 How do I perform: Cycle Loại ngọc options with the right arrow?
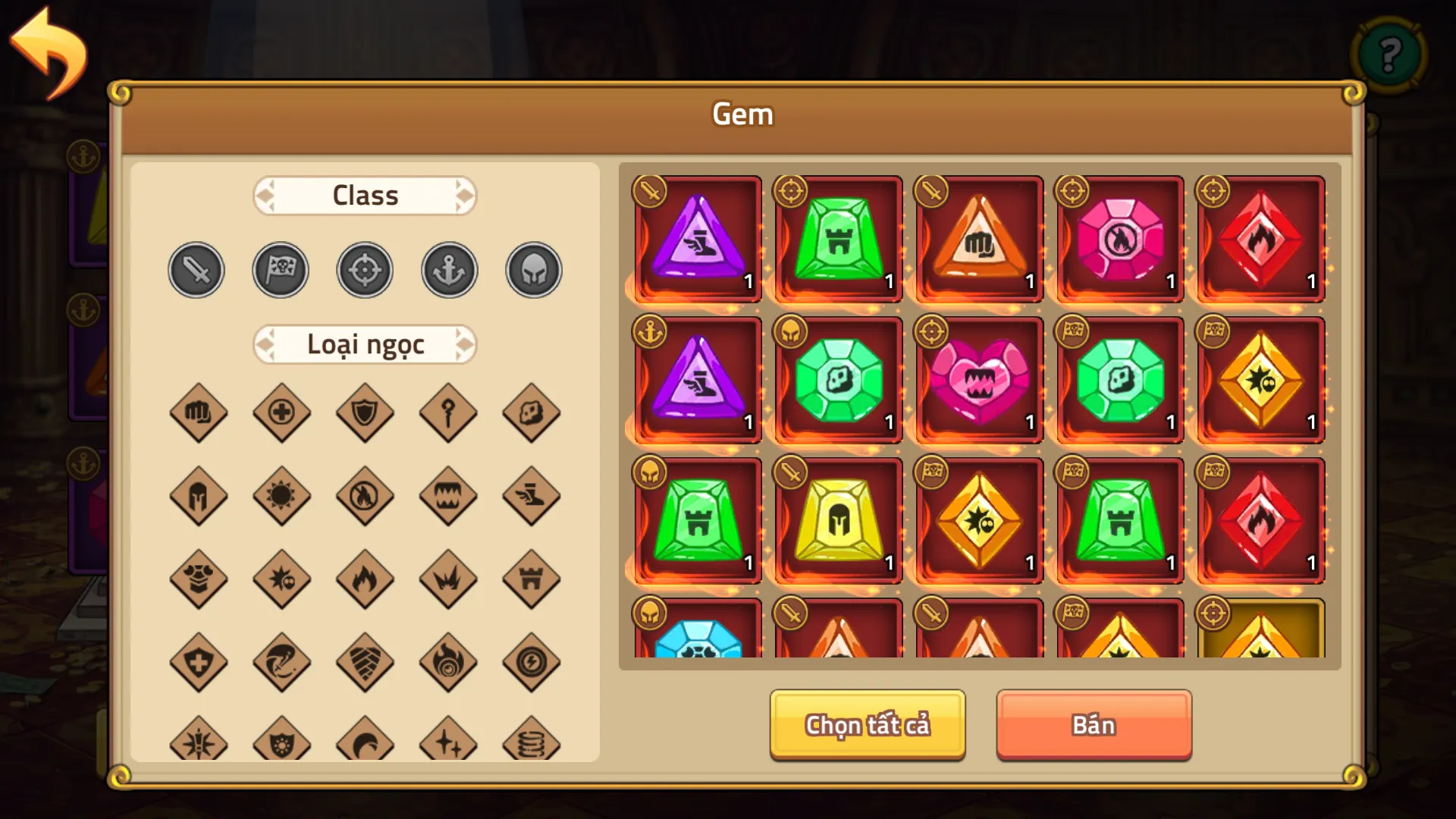463,344
